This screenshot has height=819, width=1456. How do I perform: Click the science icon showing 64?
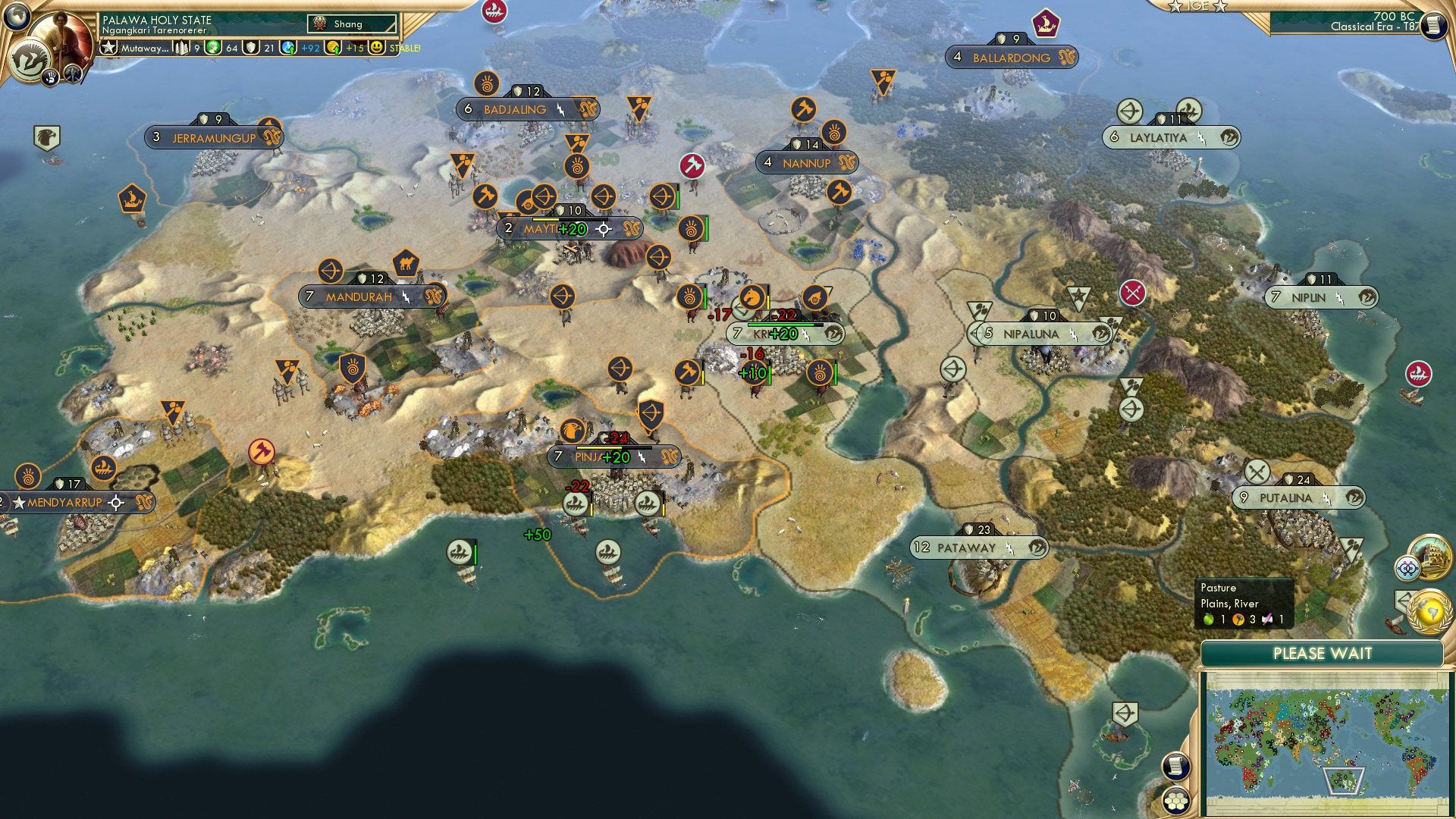click(211, 47)
